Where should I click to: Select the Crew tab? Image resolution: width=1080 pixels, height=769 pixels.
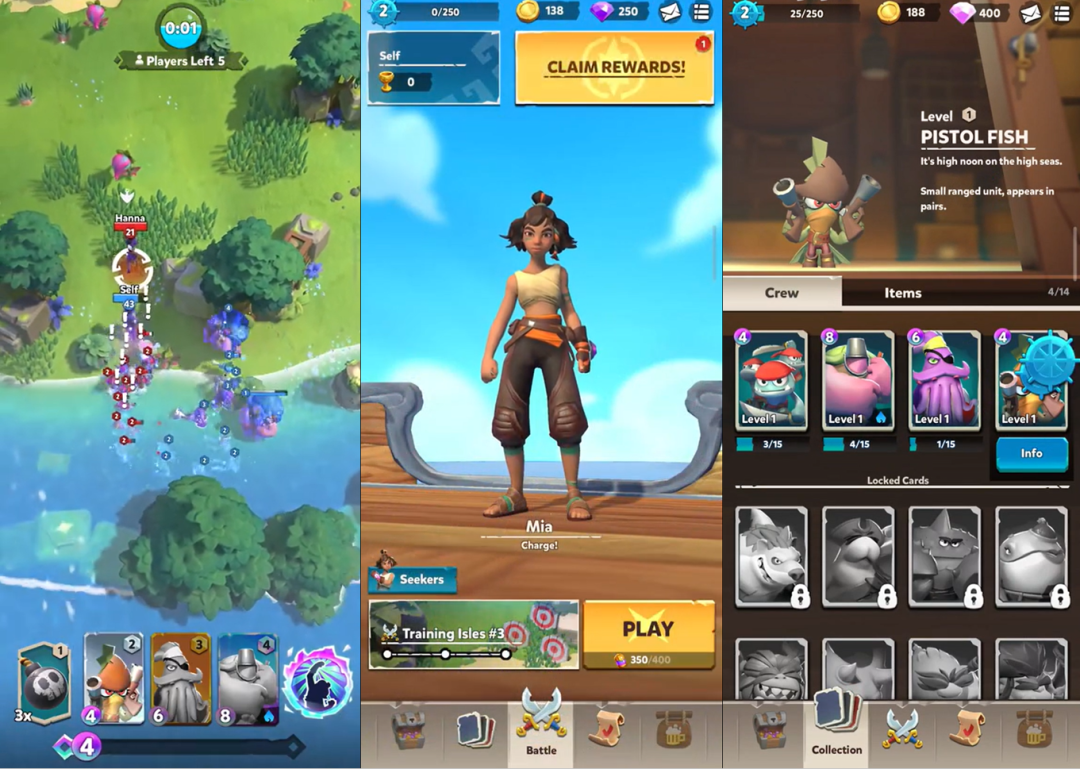[x=782, y=292]
